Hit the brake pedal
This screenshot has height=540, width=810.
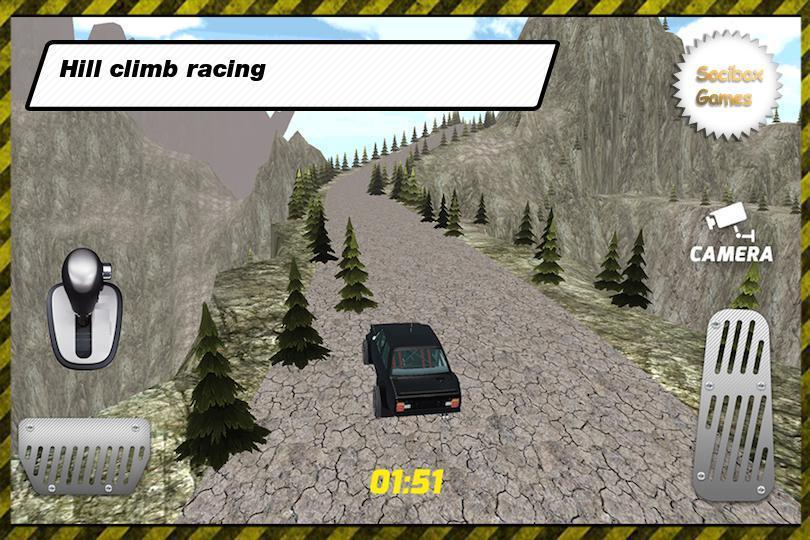84,454
